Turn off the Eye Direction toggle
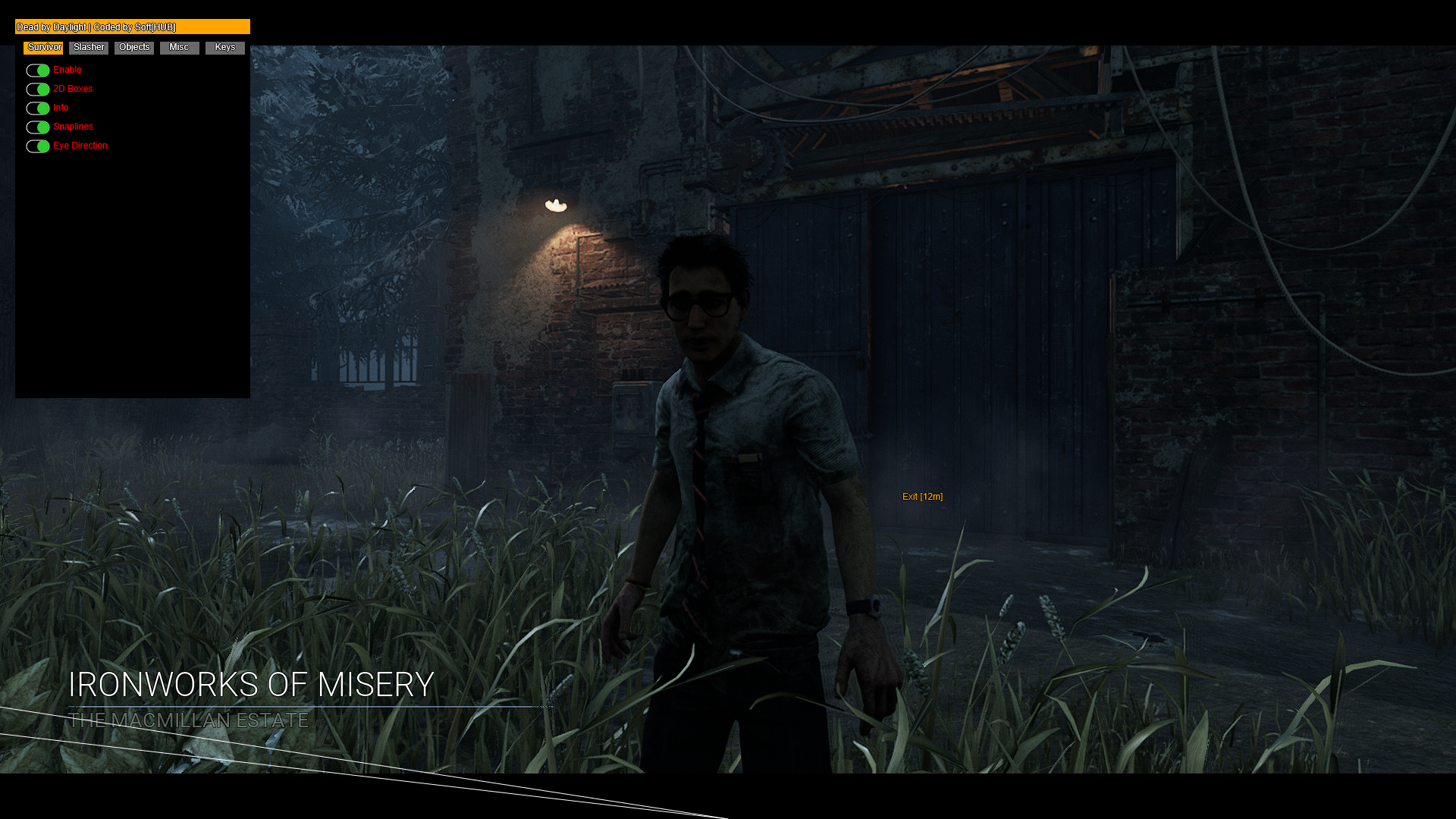The image size is (1456, 819). coord(37,146)
